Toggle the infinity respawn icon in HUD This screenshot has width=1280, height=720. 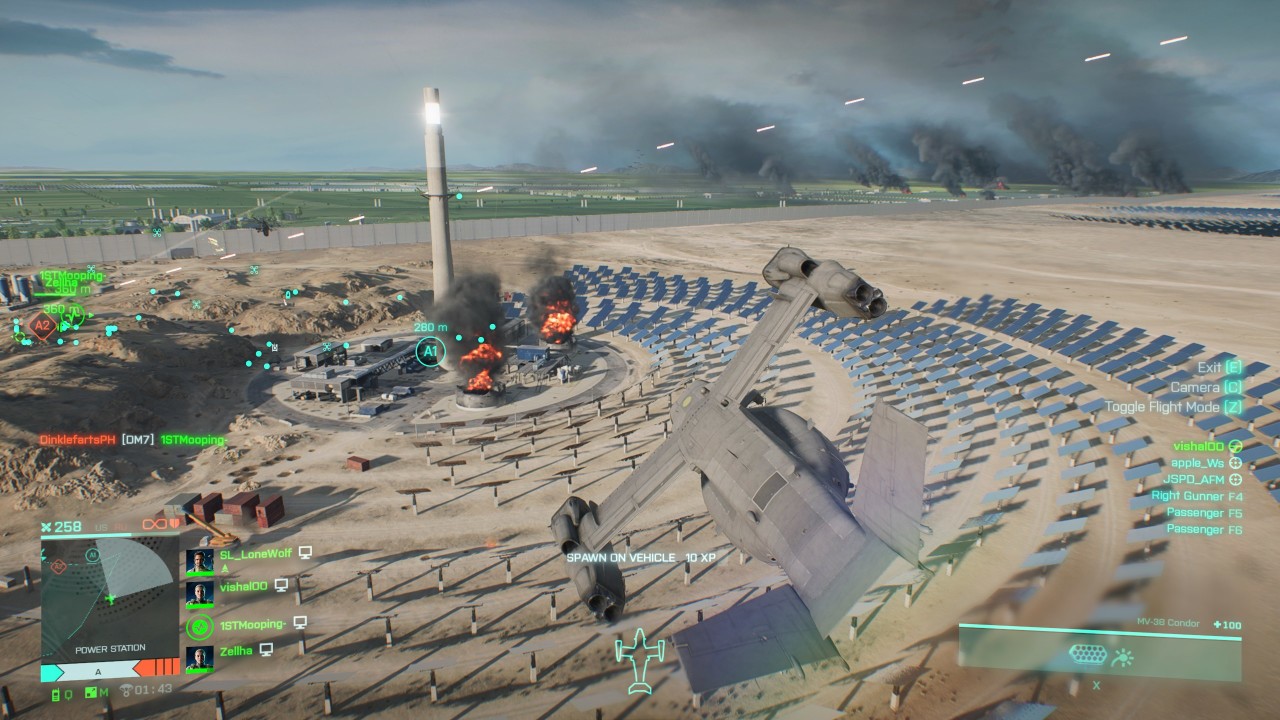154,524
